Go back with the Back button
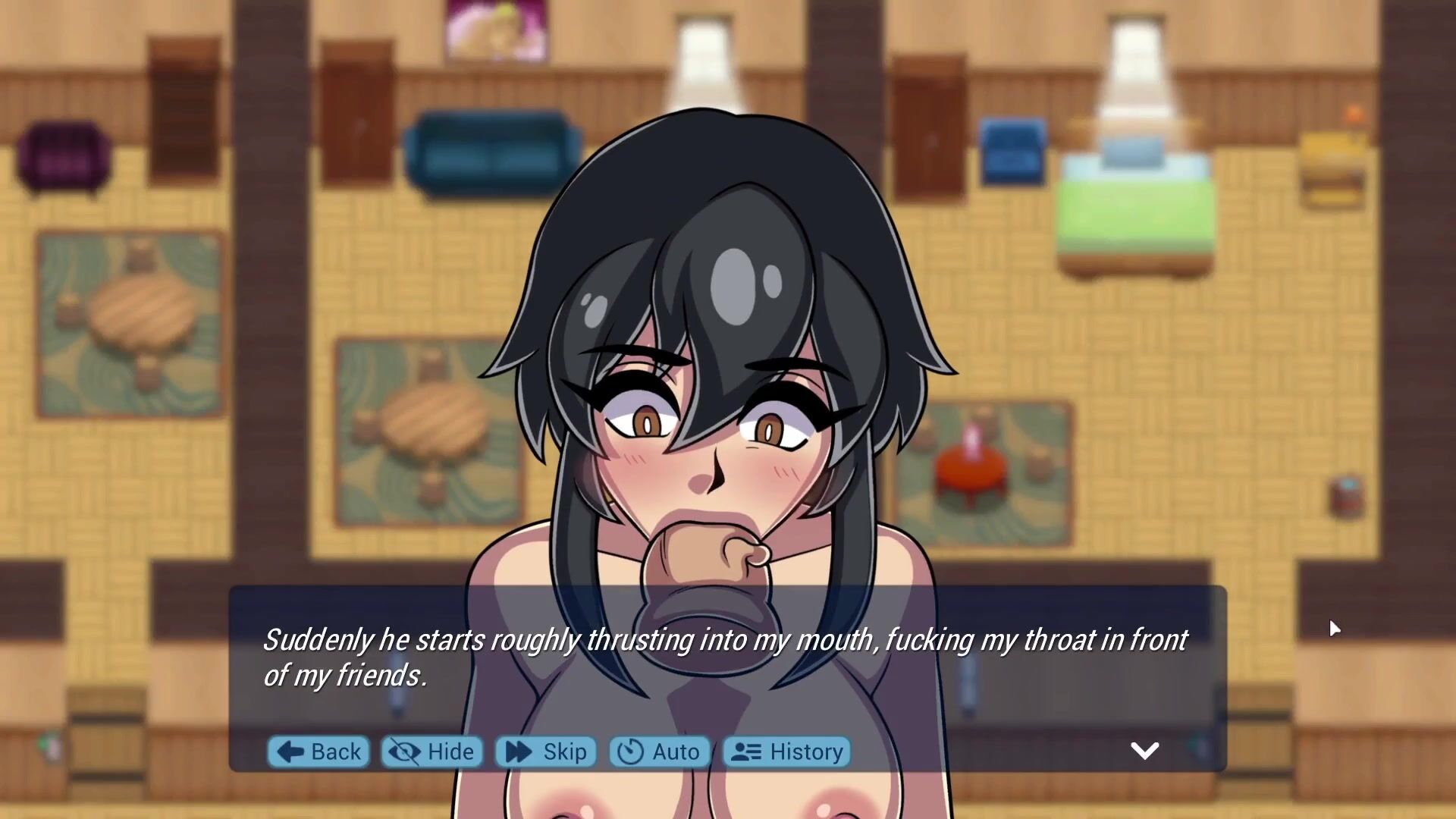1456x819 pixels. pyautogui.click(x=318, y=752)
